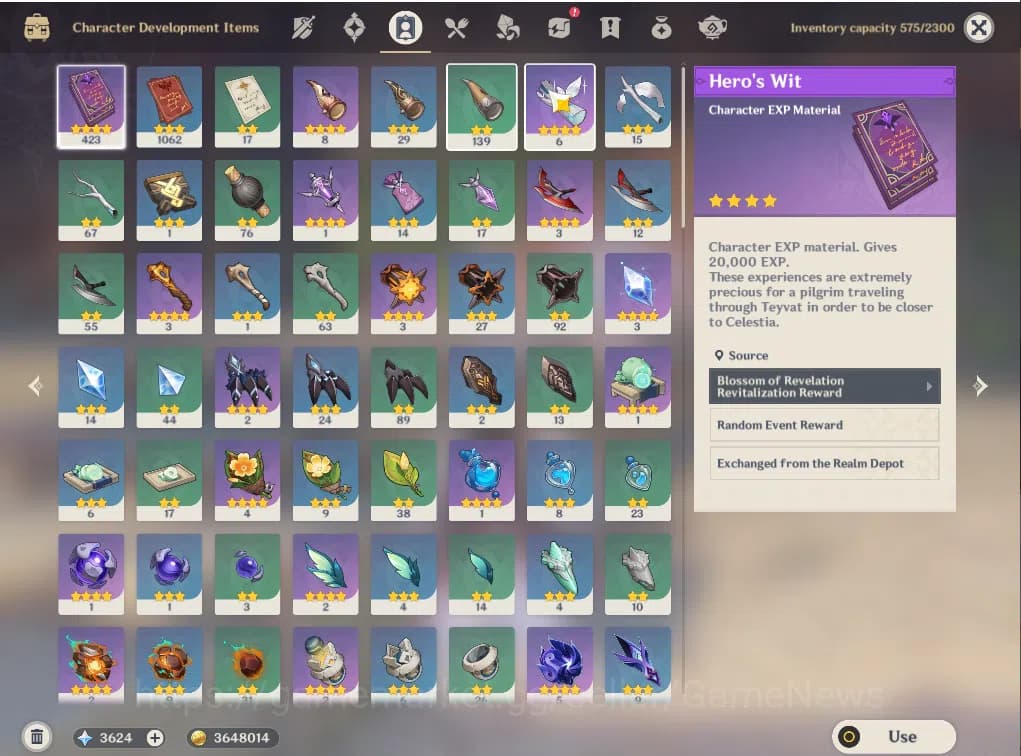Open Exchanged from the Realm Depot source
This screenshot has height=756, width=1021.
[824, 464]
